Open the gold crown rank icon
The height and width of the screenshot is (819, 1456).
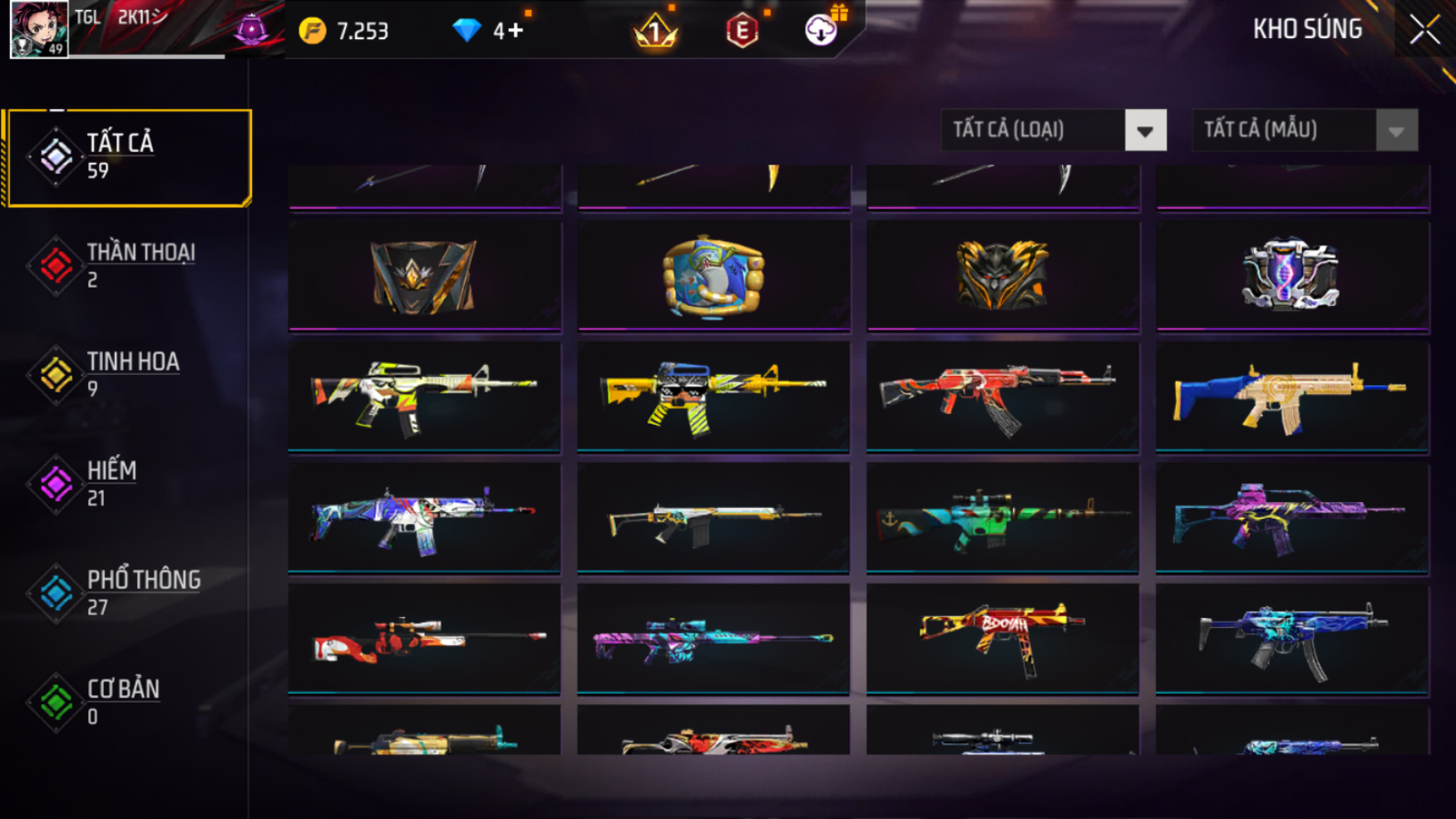655,32
